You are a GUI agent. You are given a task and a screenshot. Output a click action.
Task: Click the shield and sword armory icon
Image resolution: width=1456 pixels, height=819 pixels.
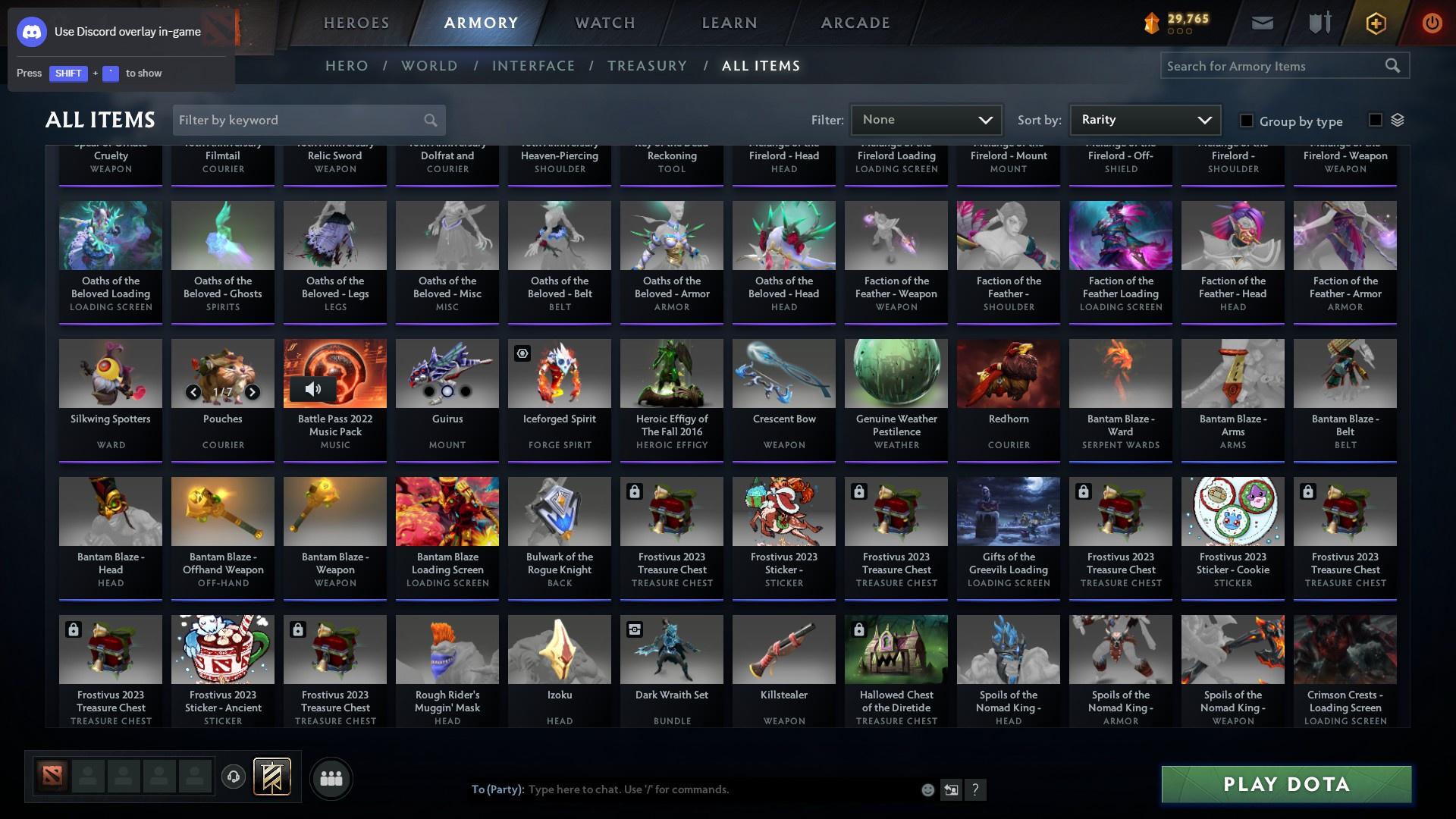[1318, 23]
